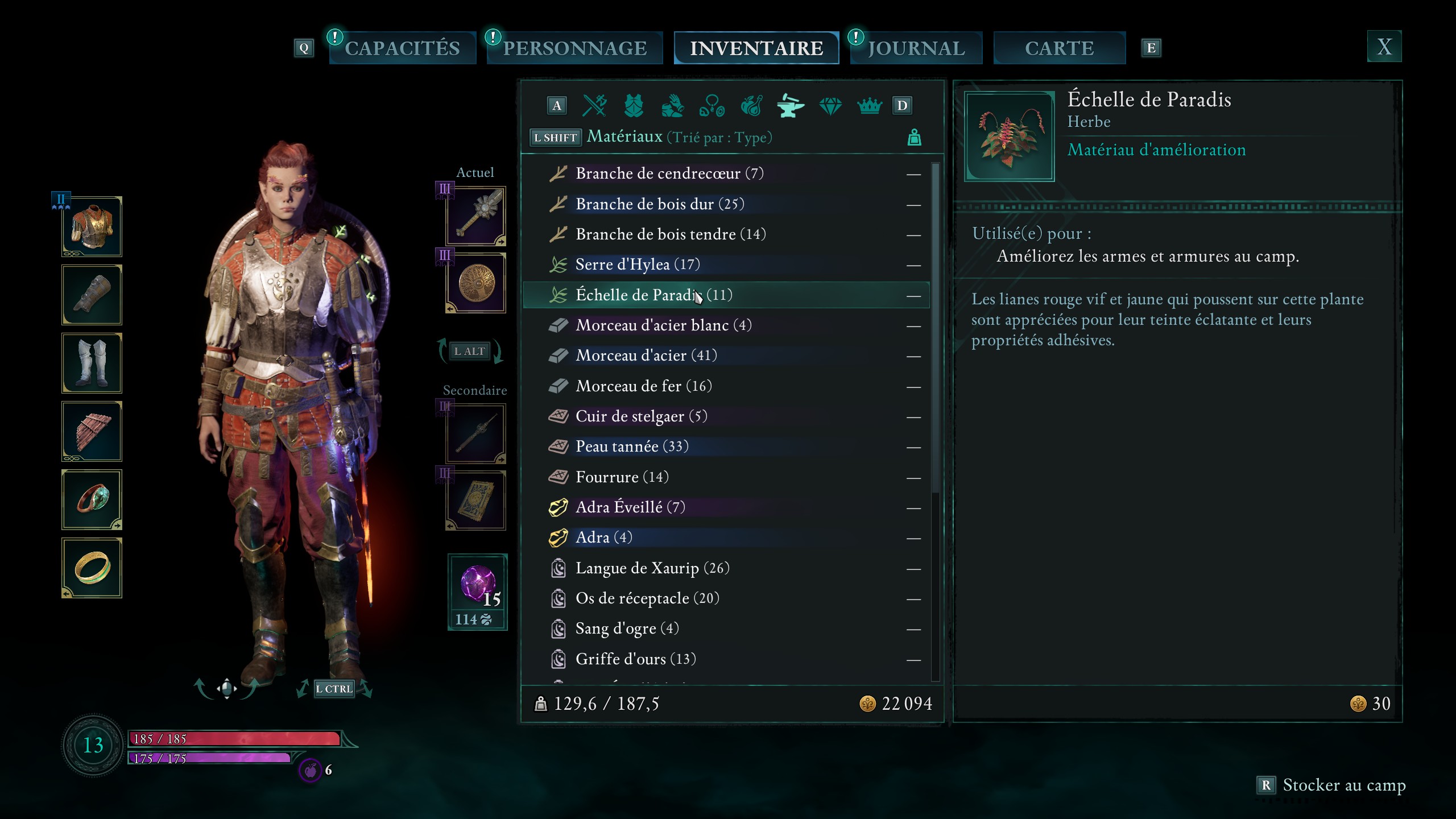Show the Journal tab
The image size is (1456, 819).
pyautogui.click(x=916, y=48)
